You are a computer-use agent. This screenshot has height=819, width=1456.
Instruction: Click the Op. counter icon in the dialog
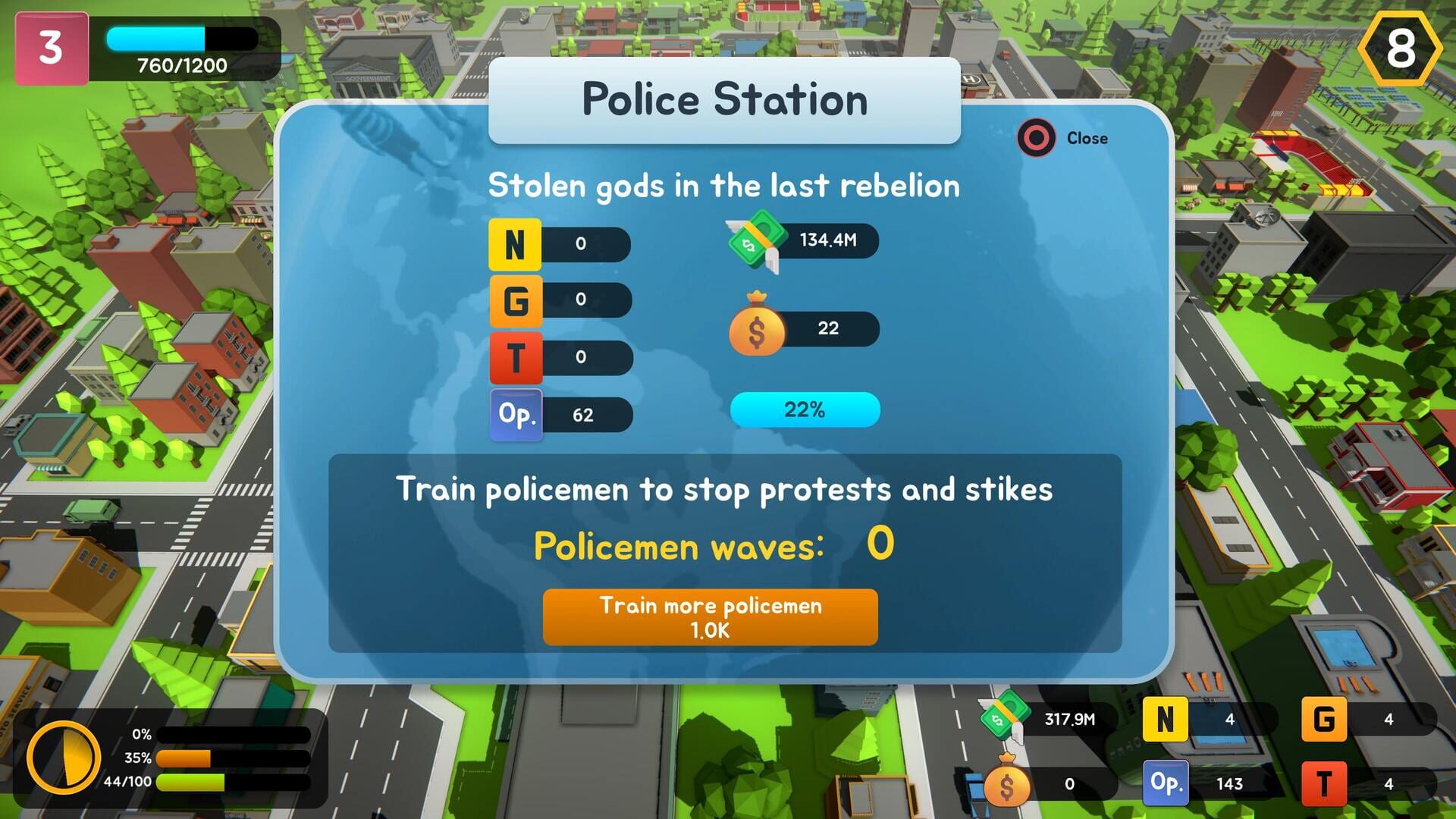514,414
